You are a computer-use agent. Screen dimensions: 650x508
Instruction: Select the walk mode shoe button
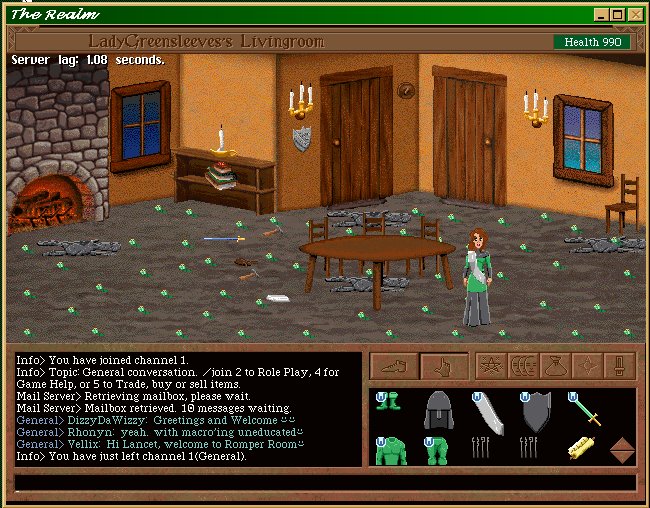tap(394, 367)
